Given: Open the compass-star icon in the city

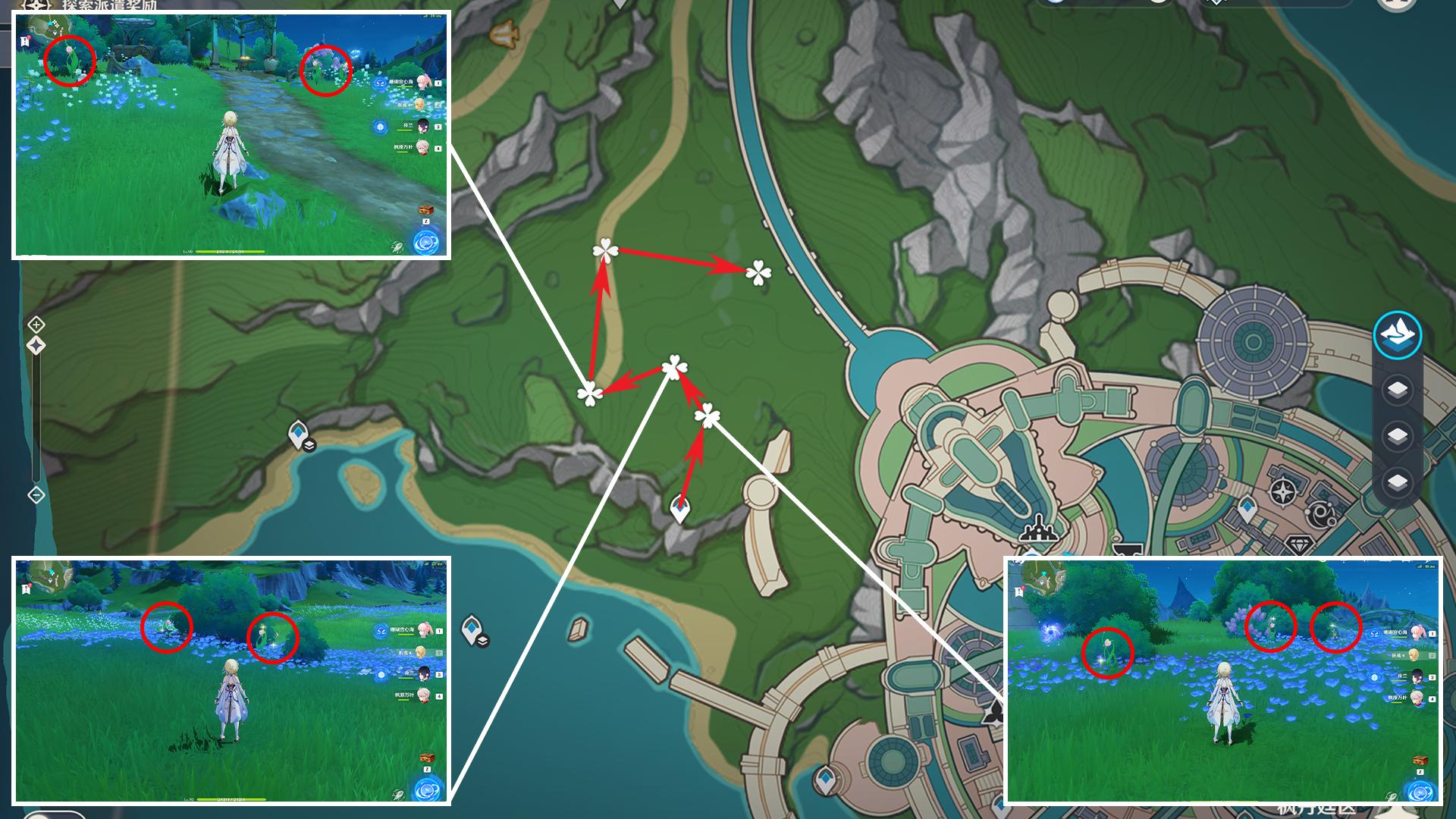Looking at the screenshot, I should click(1282, 492).
